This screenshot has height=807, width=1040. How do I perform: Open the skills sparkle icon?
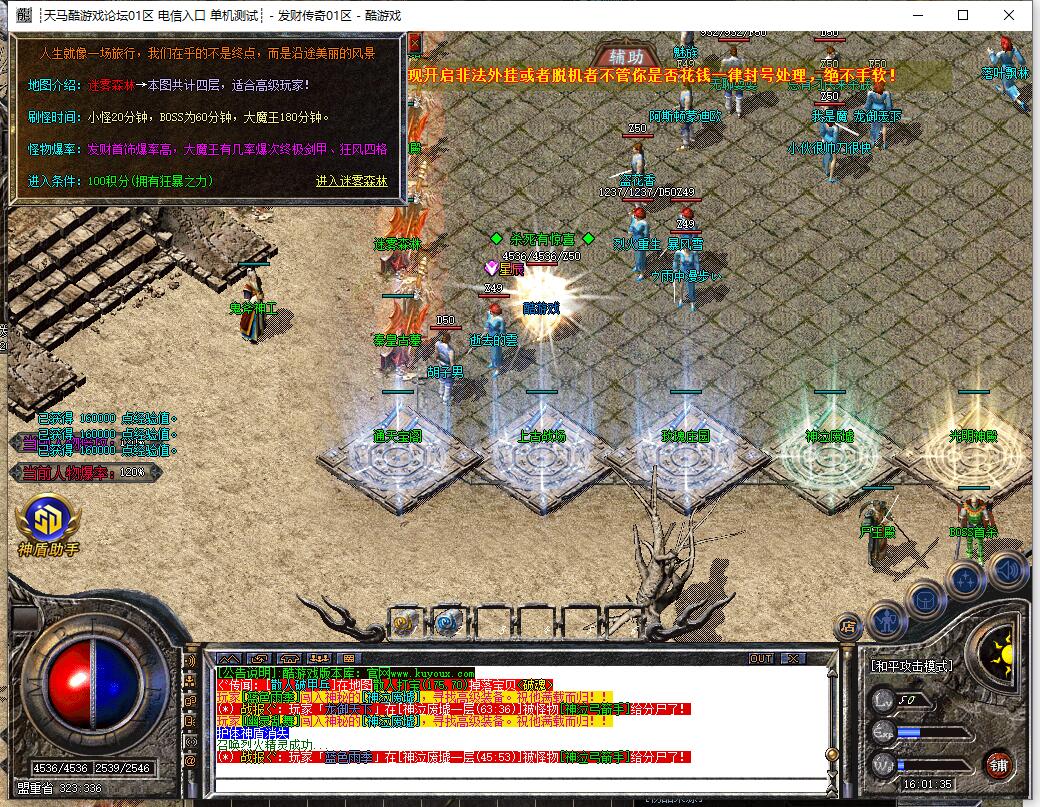point(965,580)
